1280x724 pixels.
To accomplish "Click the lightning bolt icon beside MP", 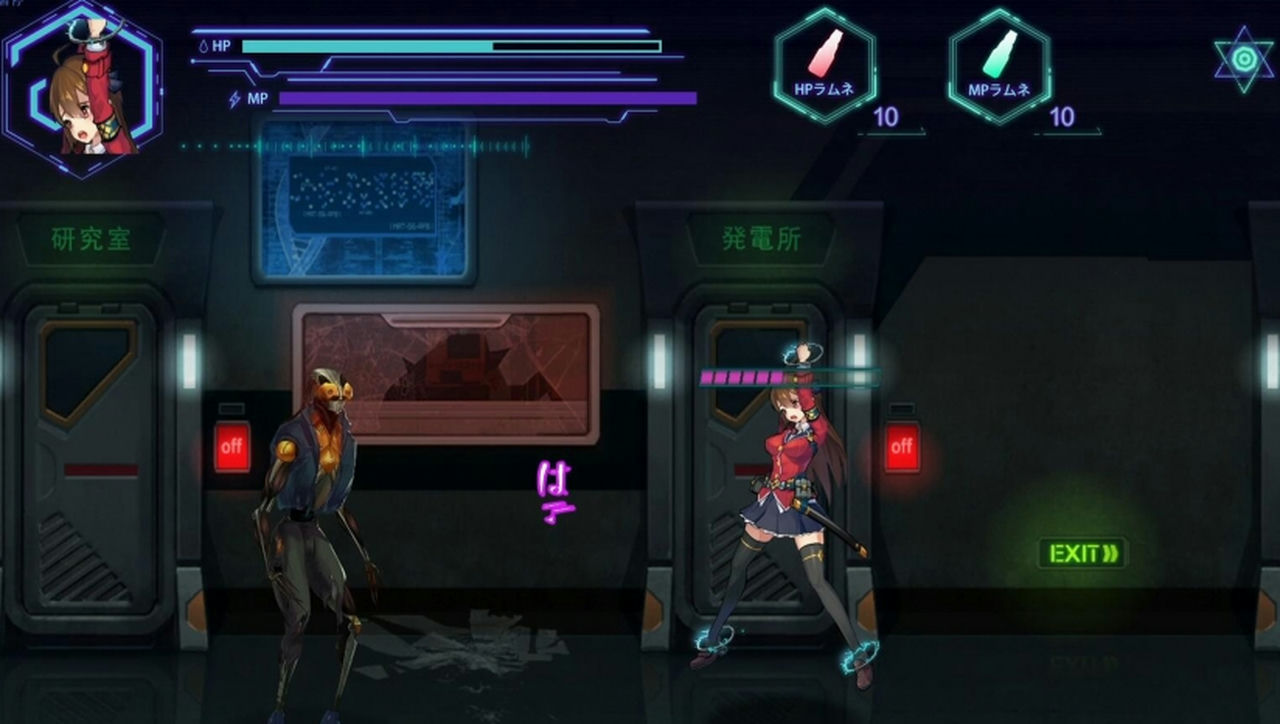I will pyautogui.click(x=232, y=97).
